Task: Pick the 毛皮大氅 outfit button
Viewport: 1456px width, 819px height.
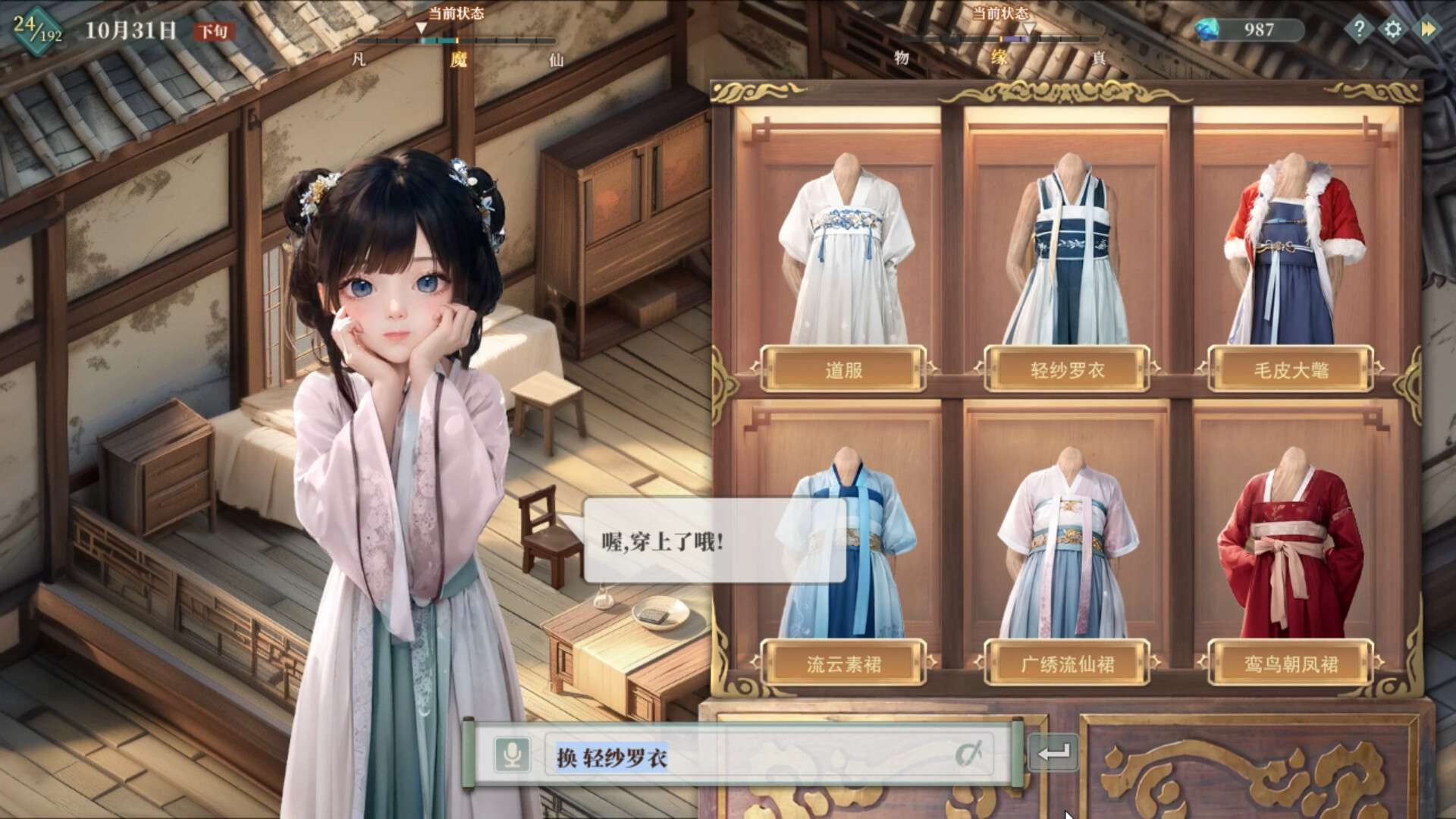Action: pos(1291,370)
